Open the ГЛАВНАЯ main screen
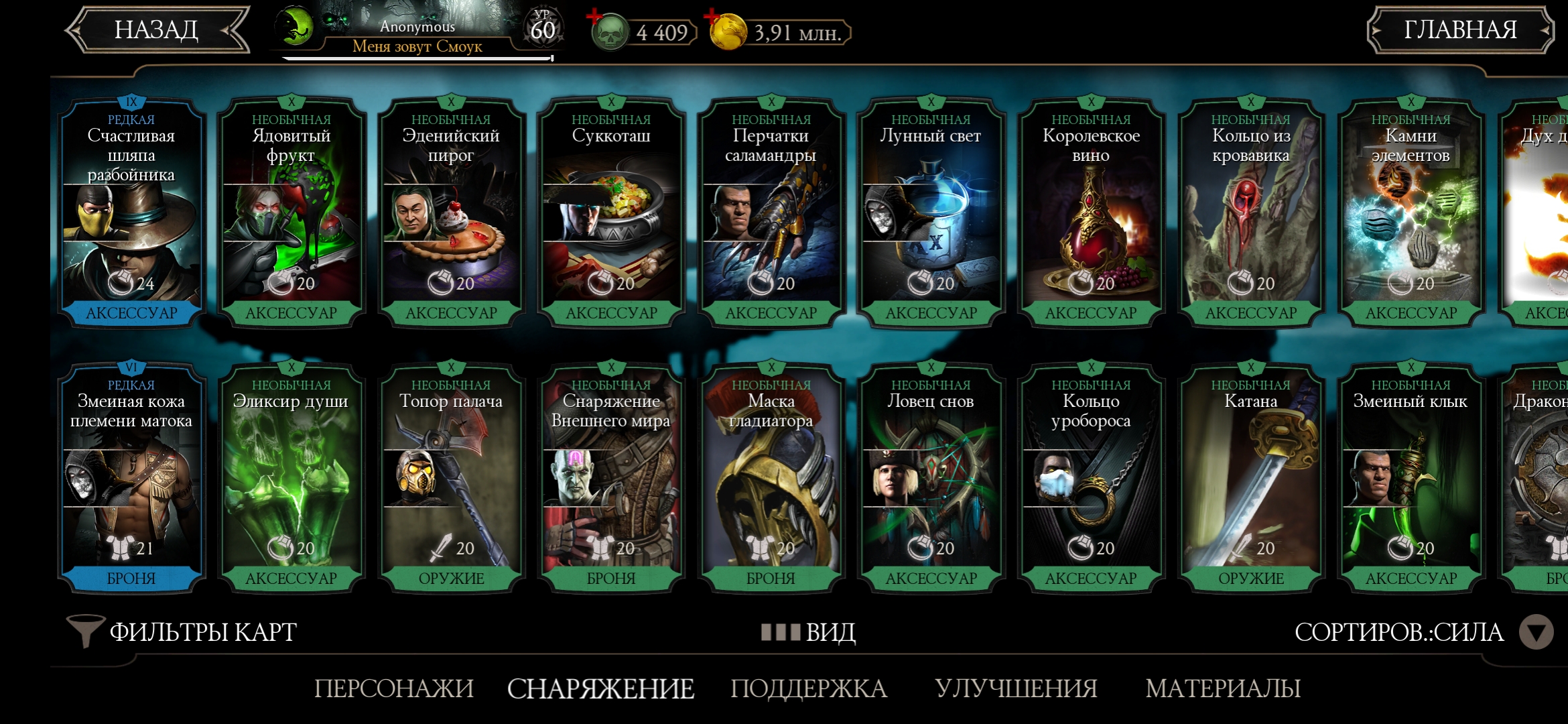The image size is (1568, 724). click(x=1459, y=30)
